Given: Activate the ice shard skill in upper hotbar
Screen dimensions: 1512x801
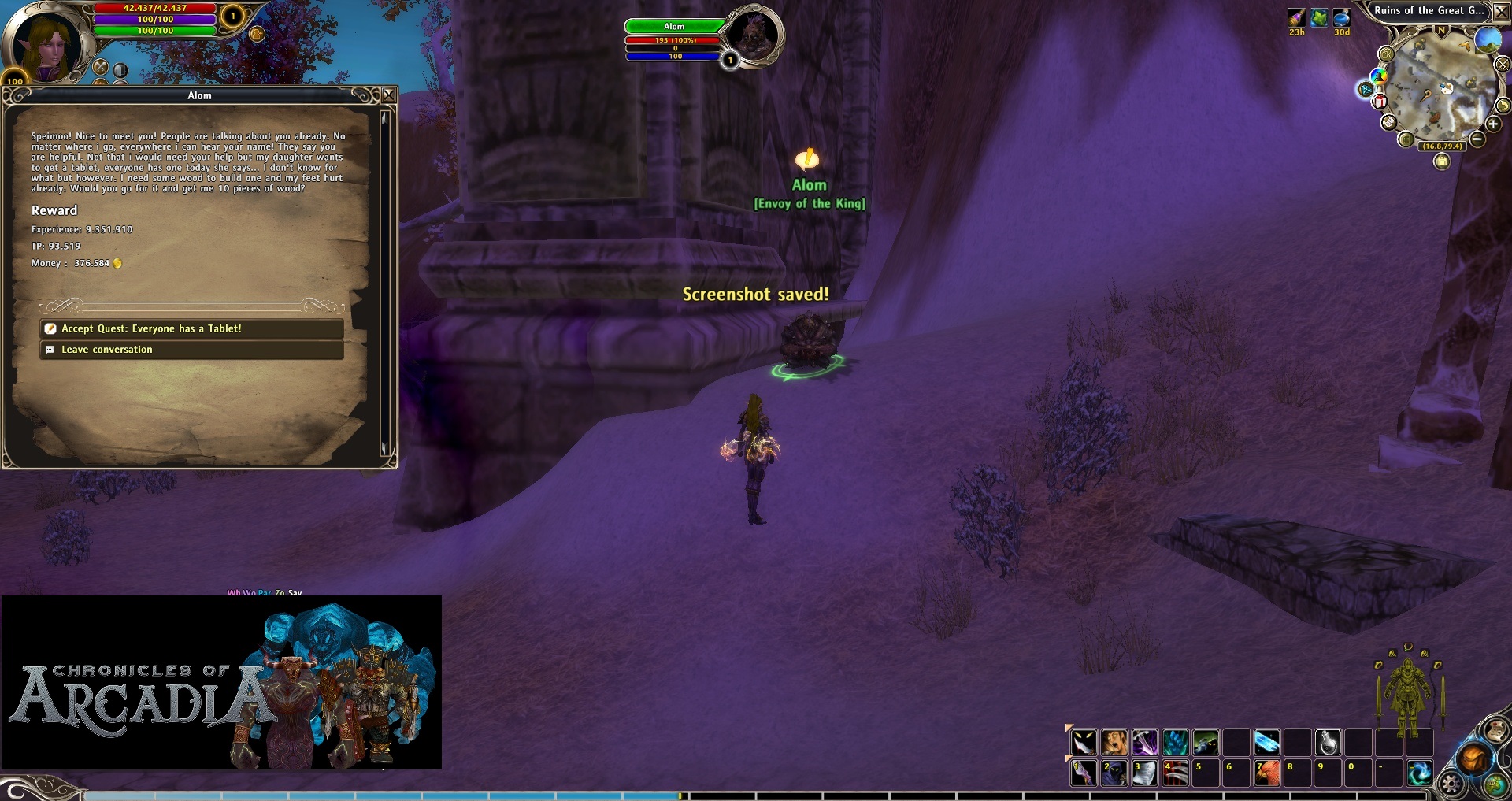Looking at the screenshot, I should (x=1267, y=743).
